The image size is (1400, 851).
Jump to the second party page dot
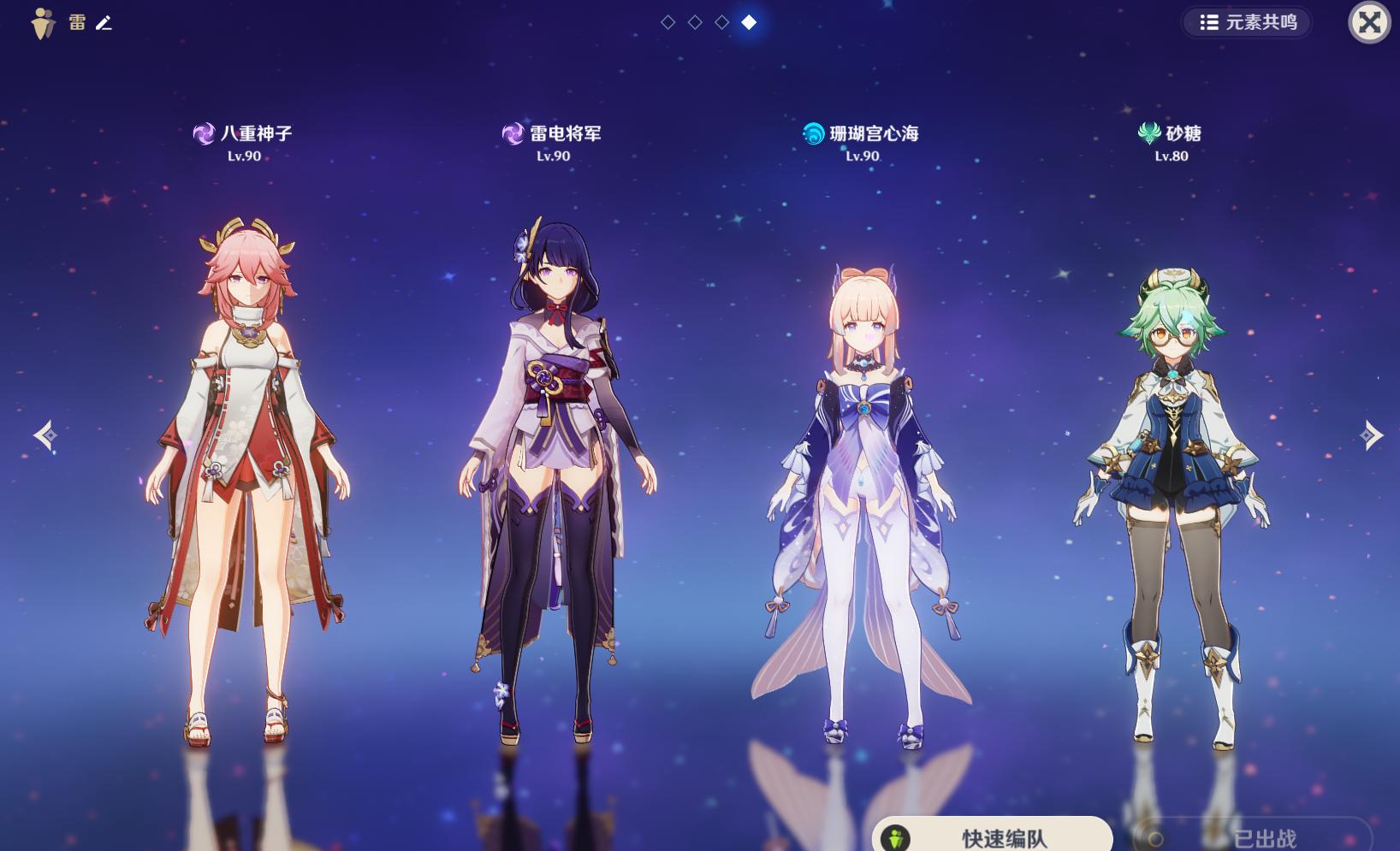point(695,22)
